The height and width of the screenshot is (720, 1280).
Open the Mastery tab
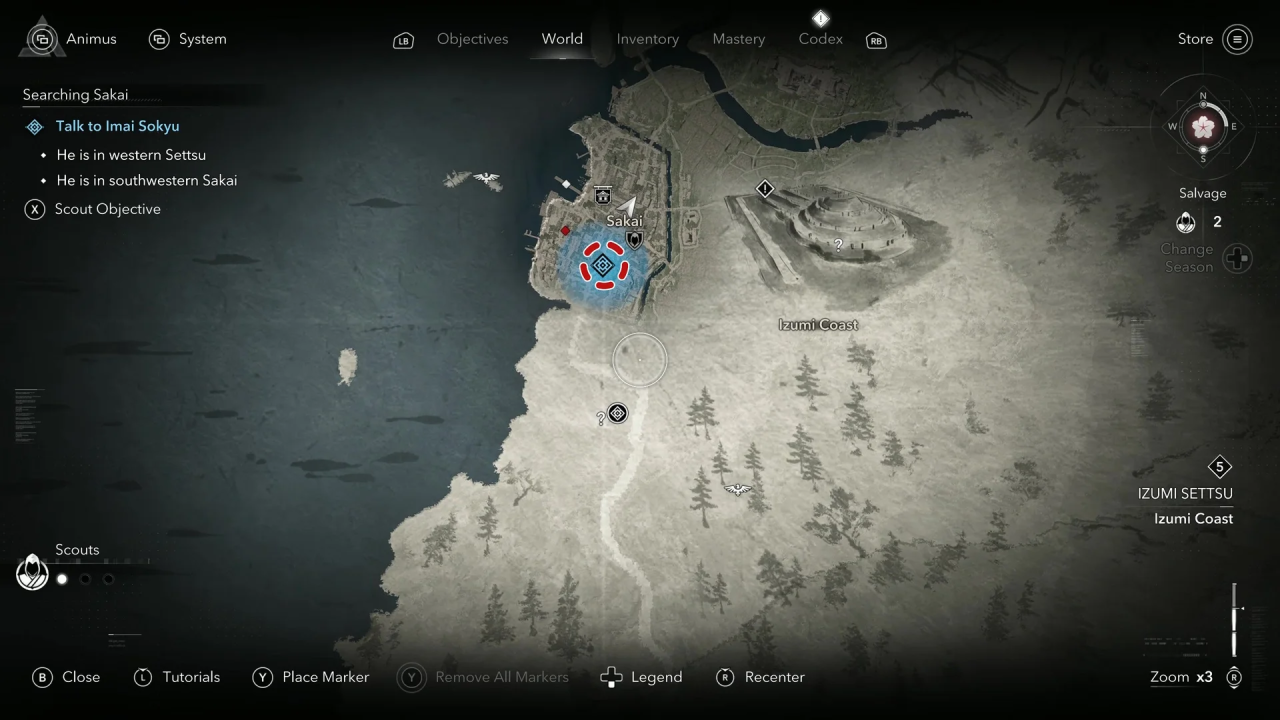[738, 39]
